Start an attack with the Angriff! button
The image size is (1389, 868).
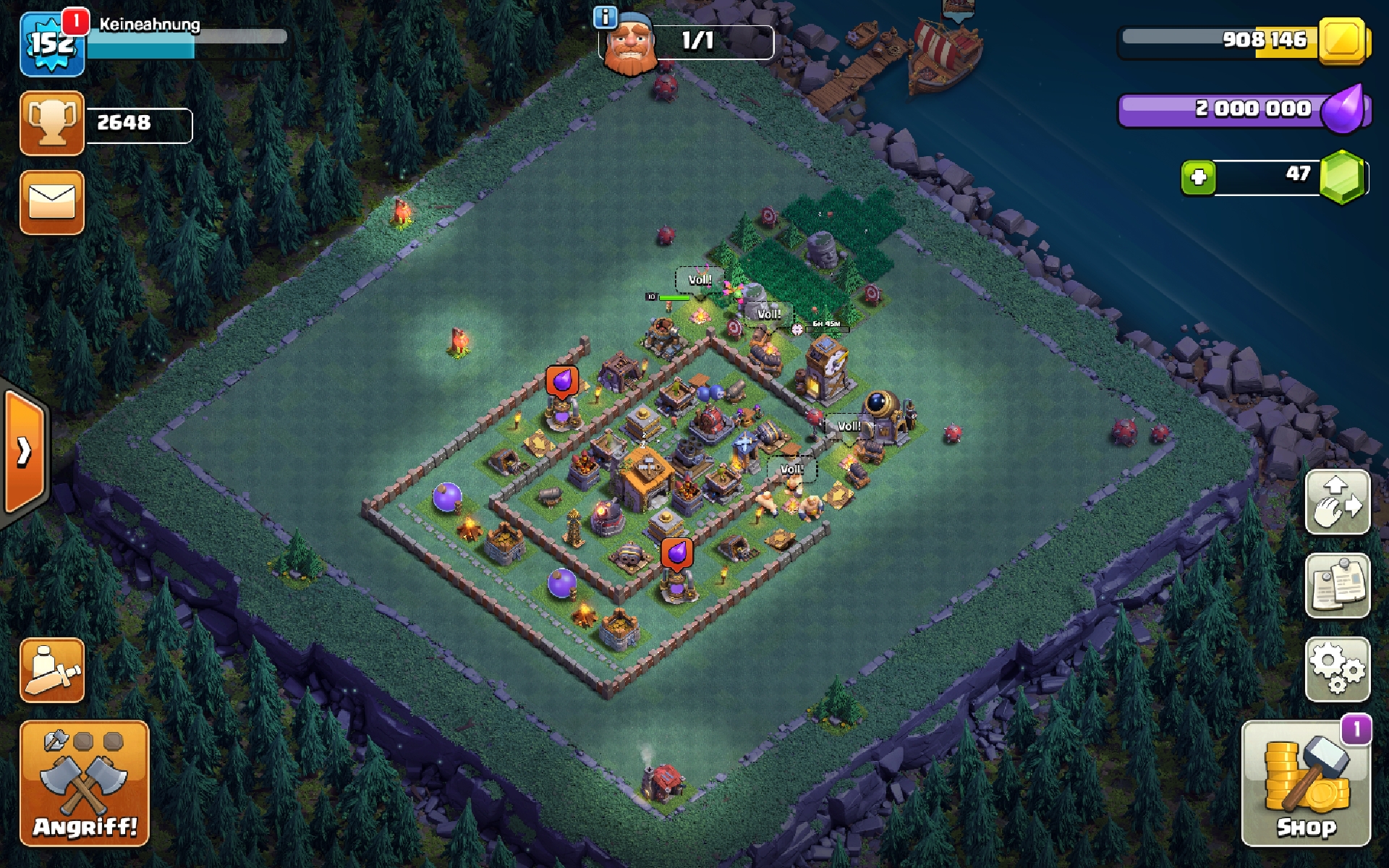[85, 783]
